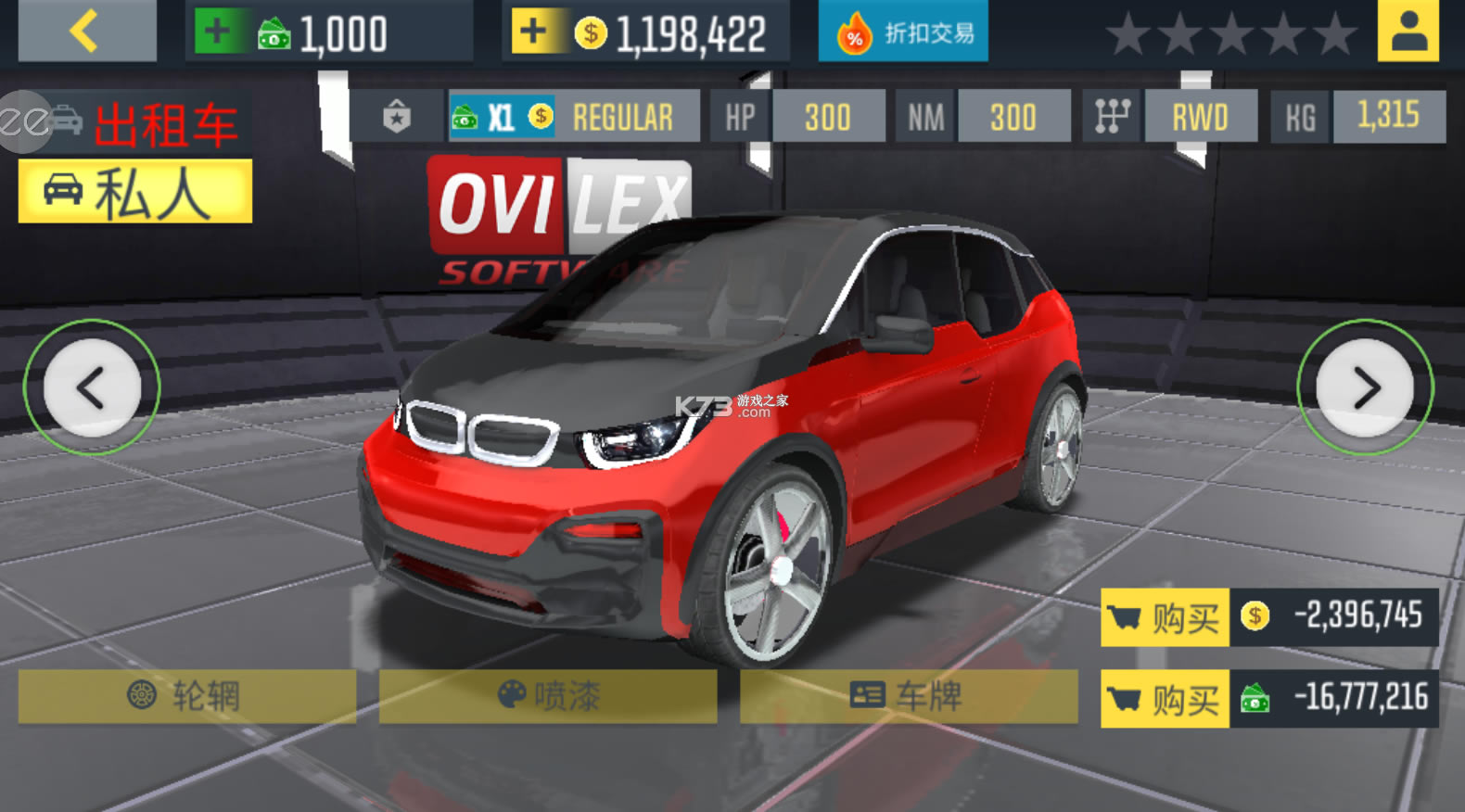This screenshot has width=1465, height=812.
Task: Show the next car
Action: (x=1365, y=387)
